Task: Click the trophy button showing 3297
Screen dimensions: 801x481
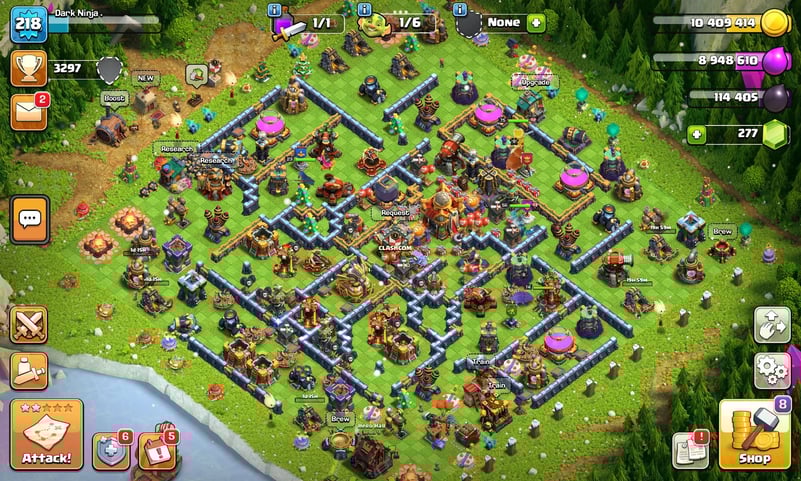Action: 29,68
